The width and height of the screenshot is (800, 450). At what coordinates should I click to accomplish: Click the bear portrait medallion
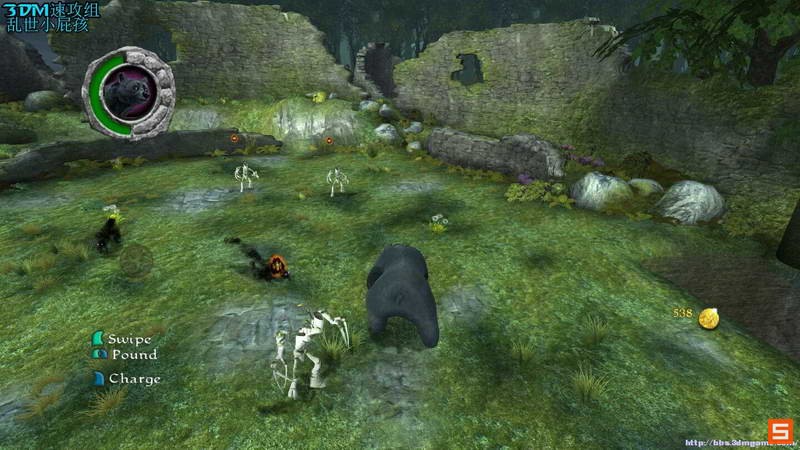[x=128, y=93]
